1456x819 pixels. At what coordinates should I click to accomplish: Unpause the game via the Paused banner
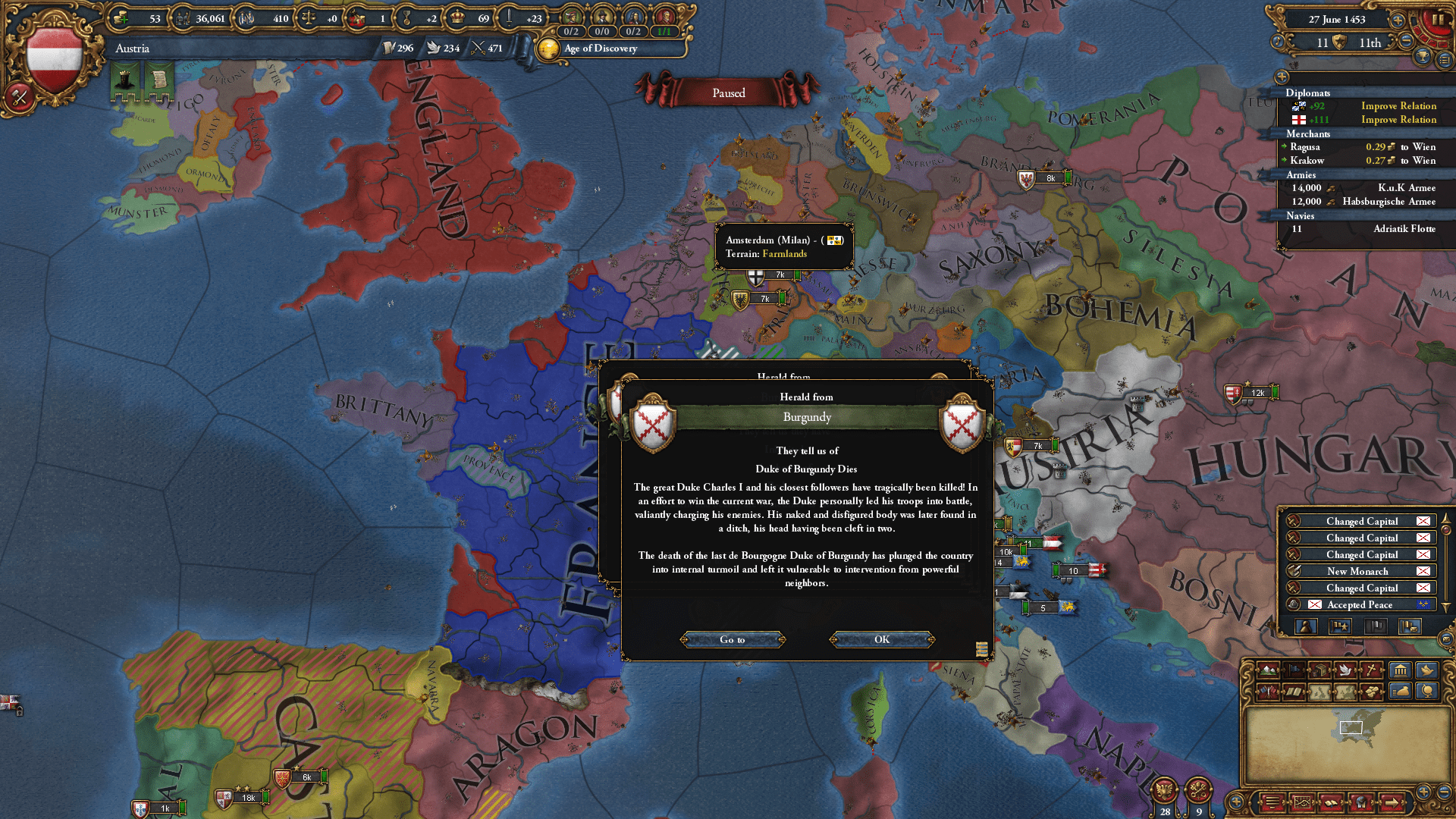coord(728,93)
